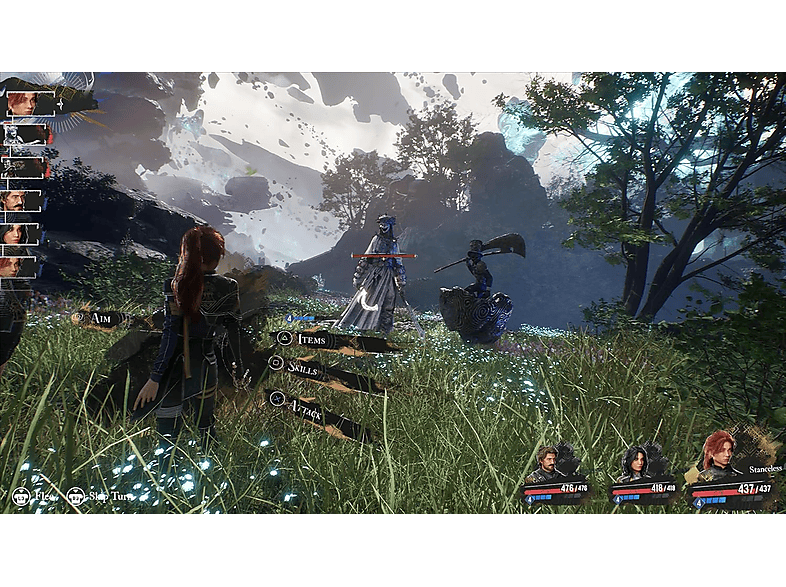The height and width of the screenshot is (587, 786).
Task: Click the red-haired Stanceless character's party portrait
Action: point(719,455)
